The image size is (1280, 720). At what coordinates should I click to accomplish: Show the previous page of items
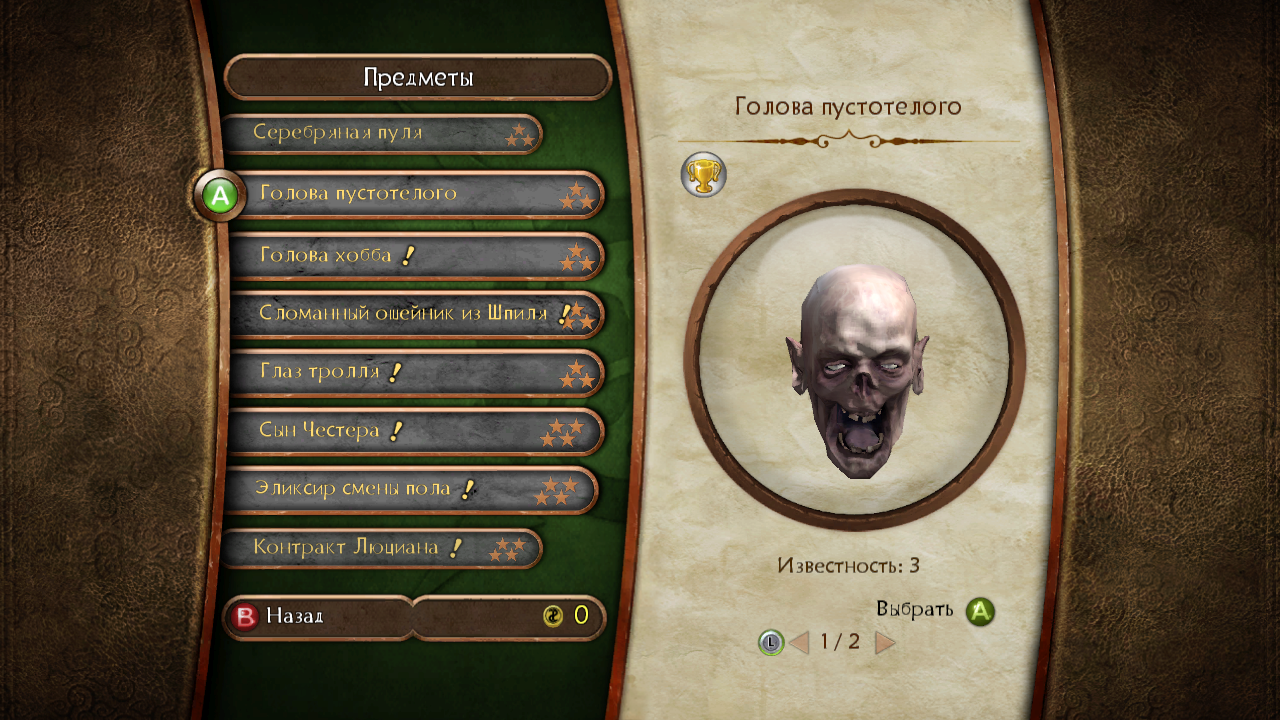(x=799, y=642)
